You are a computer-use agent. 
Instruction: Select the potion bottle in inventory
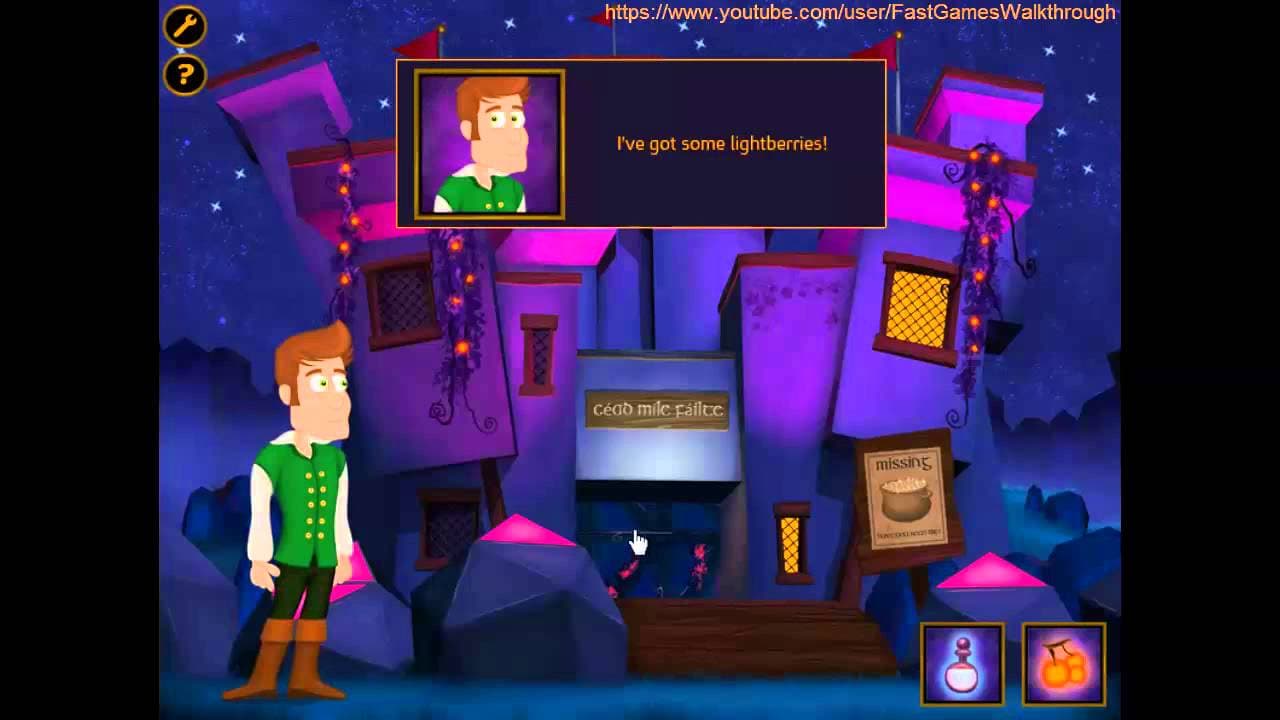(x=962, y=662)
